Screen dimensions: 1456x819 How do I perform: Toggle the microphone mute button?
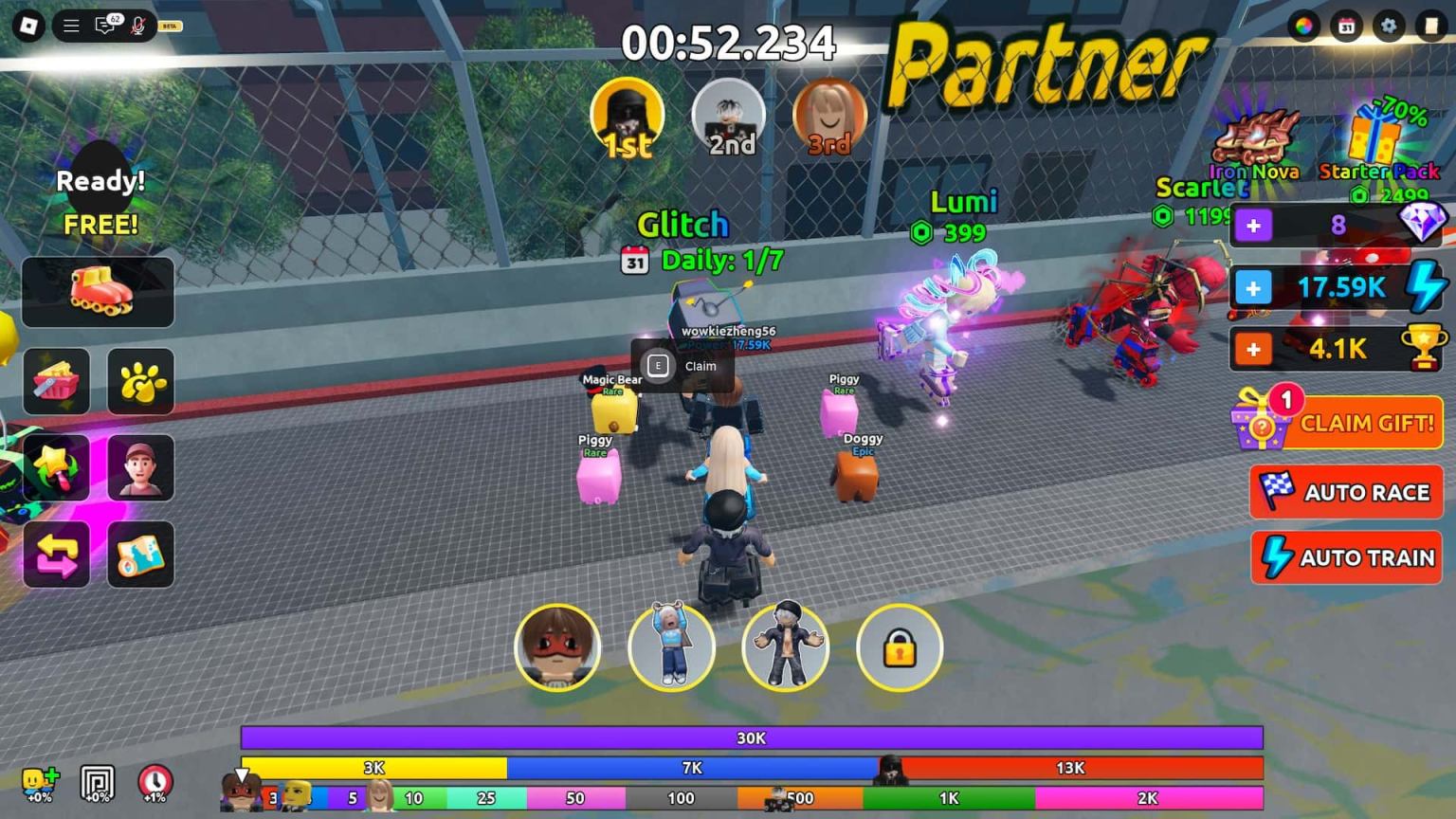point(138,26)
